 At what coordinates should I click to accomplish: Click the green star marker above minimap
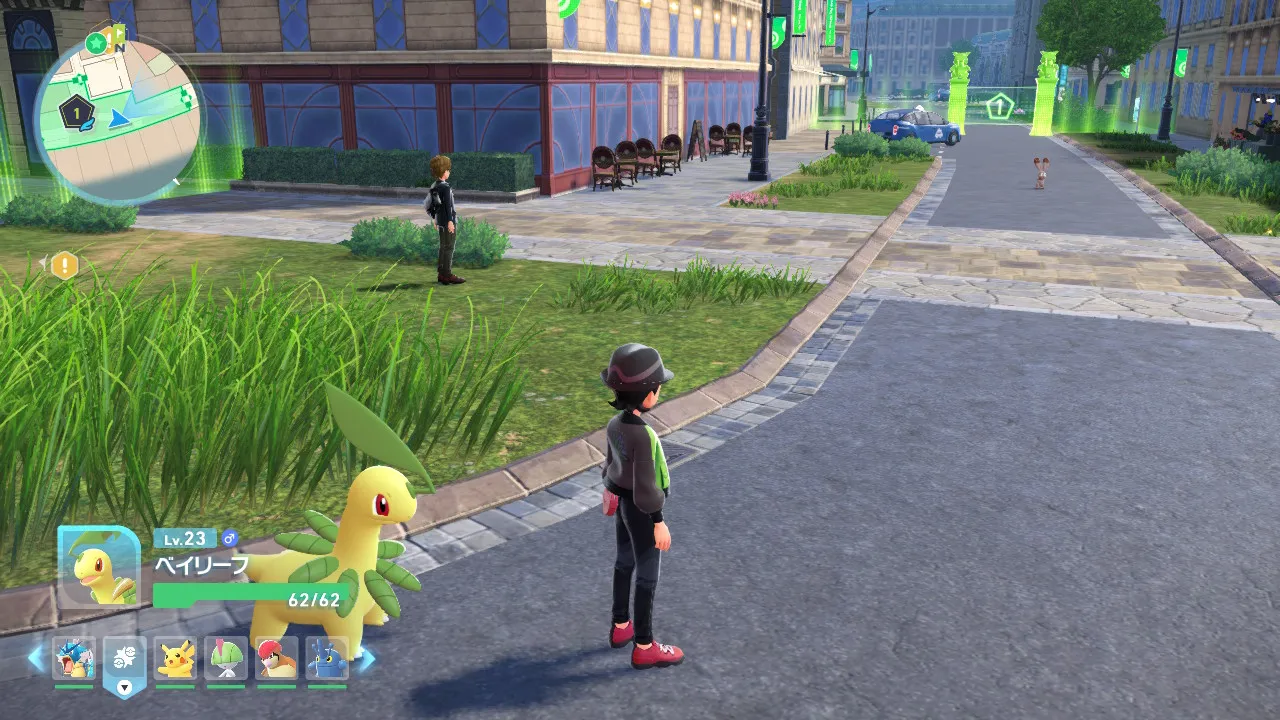click(x=96, y=43)
